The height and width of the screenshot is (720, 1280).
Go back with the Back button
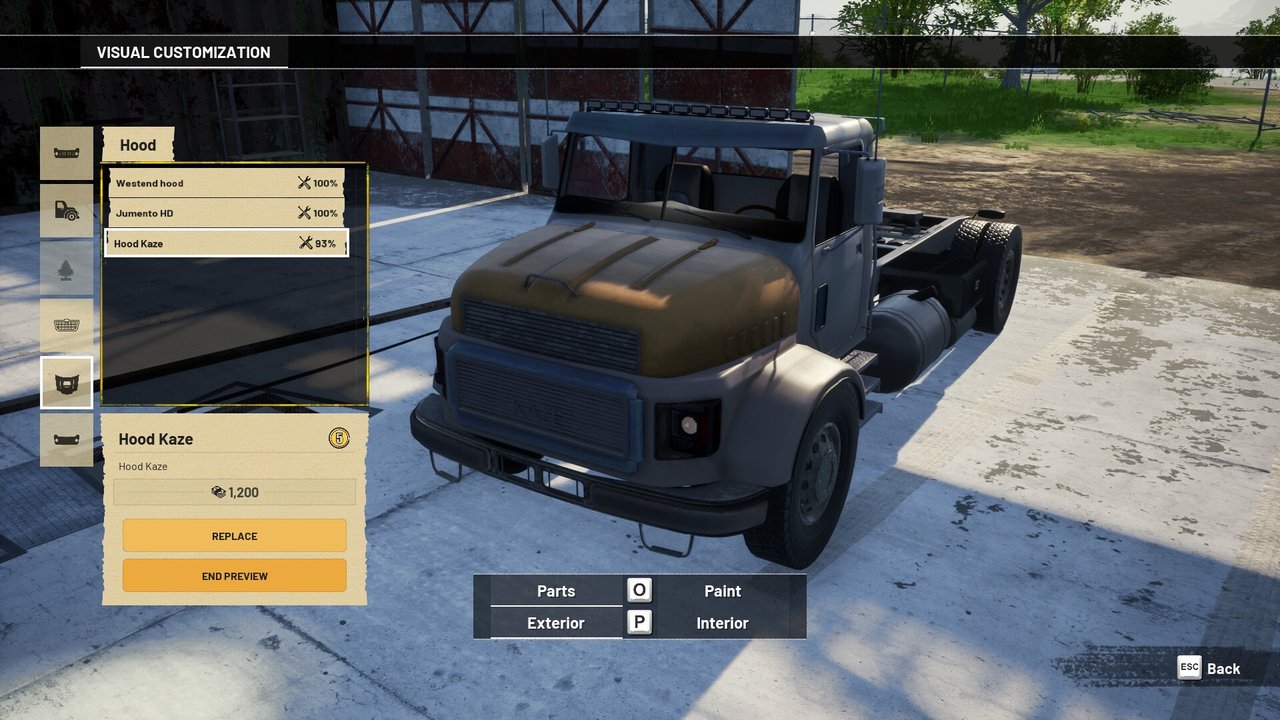click(x=1210, y=668)
